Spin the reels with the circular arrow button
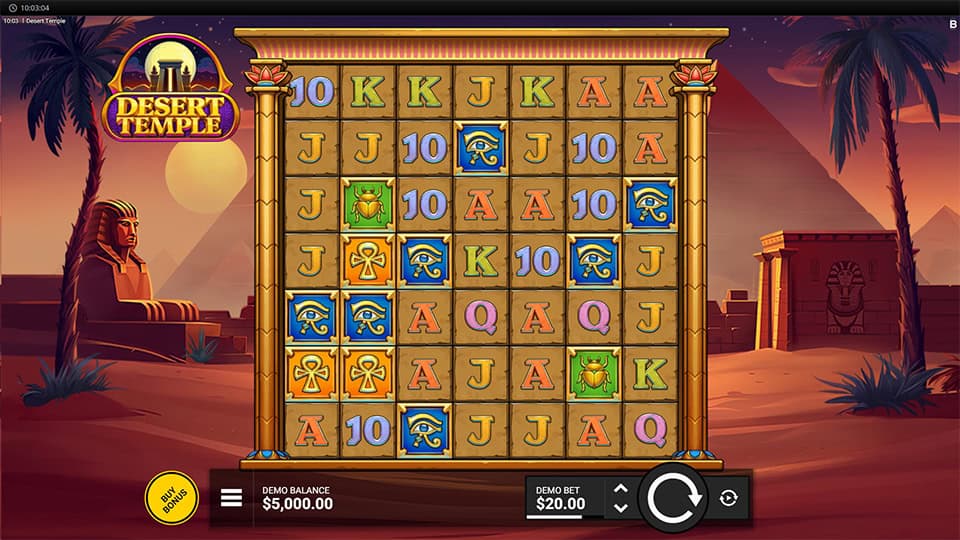 672,497
